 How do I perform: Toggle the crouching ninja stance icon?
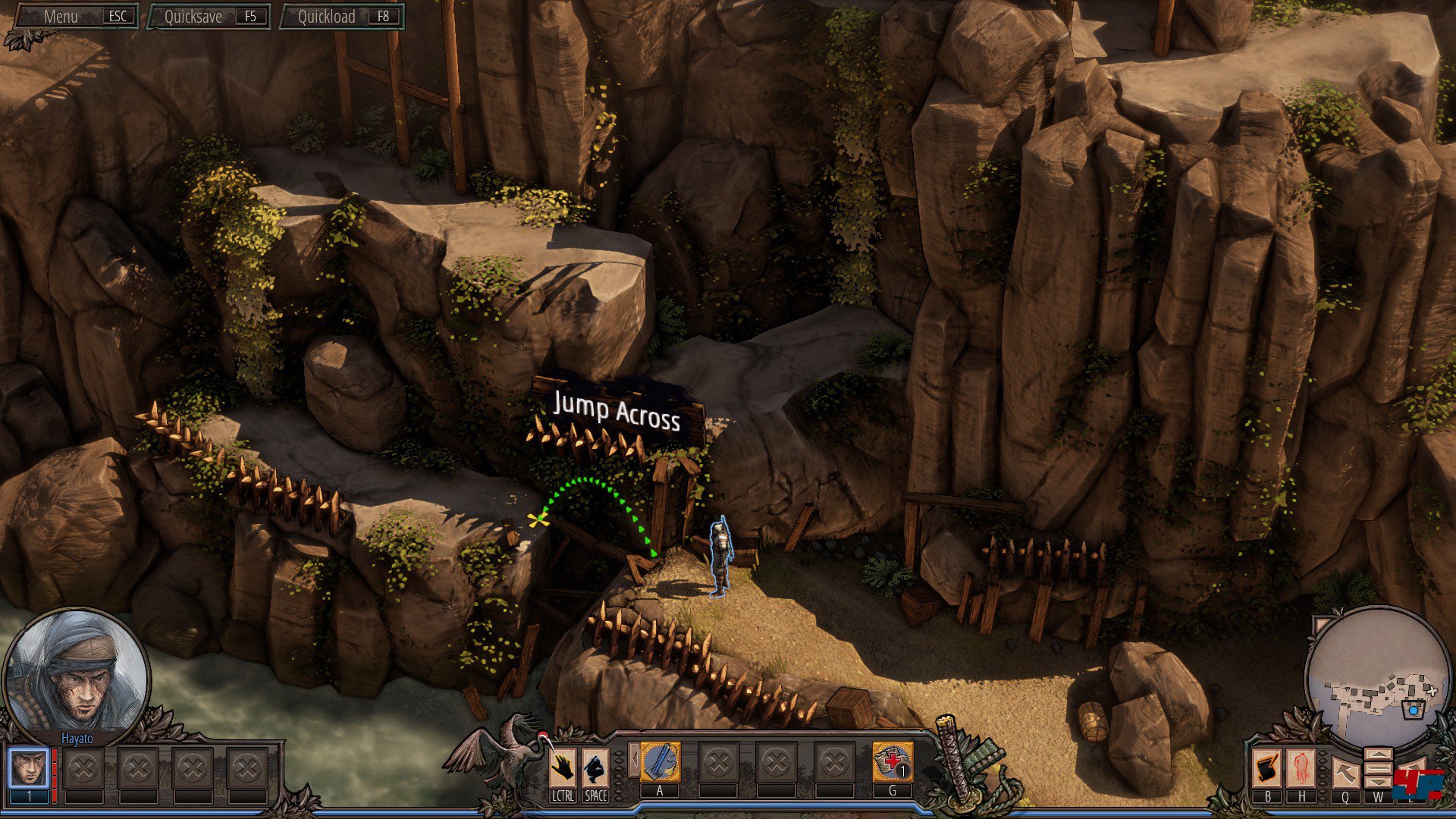pyautogui.click(x=595, y=769)
